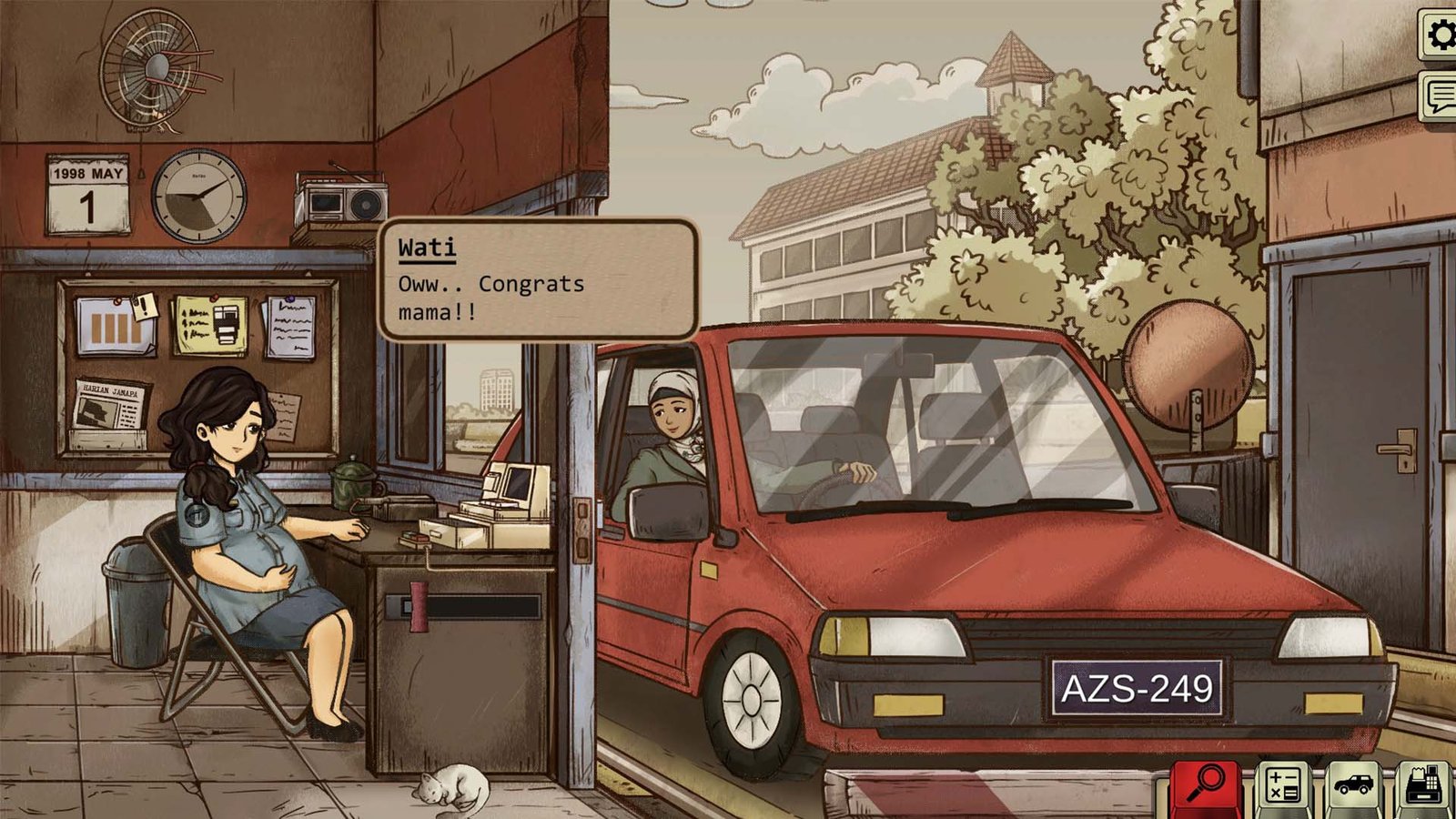The image size is (1456, 819).
Task: Advance Wati's dialogue box
Action: click(x=541, y=282)
